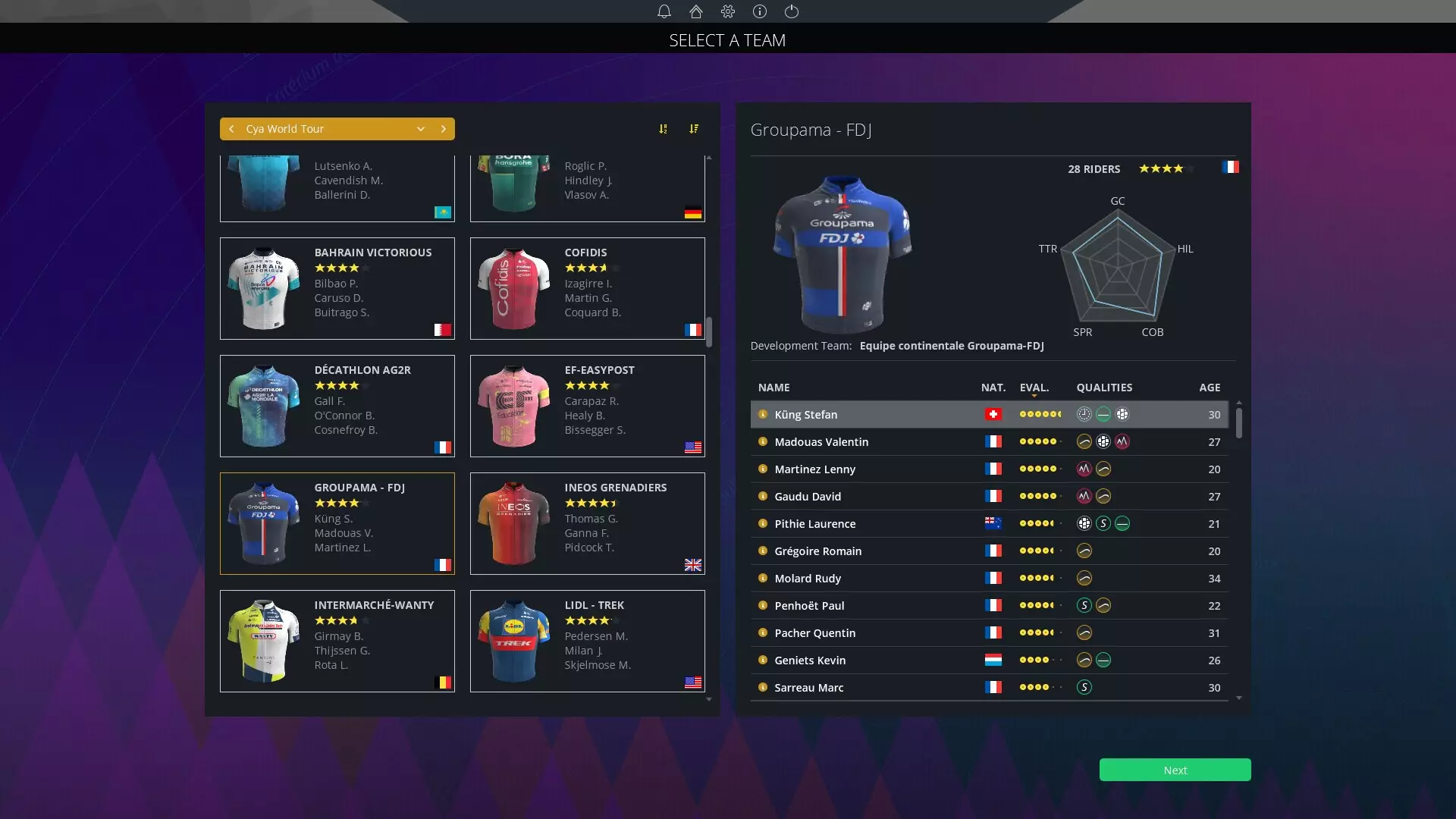Sort teams with the value sort icon
The width and height of the screenshot is (1456, 819).
pyautogui.click(x=694, y=129)
